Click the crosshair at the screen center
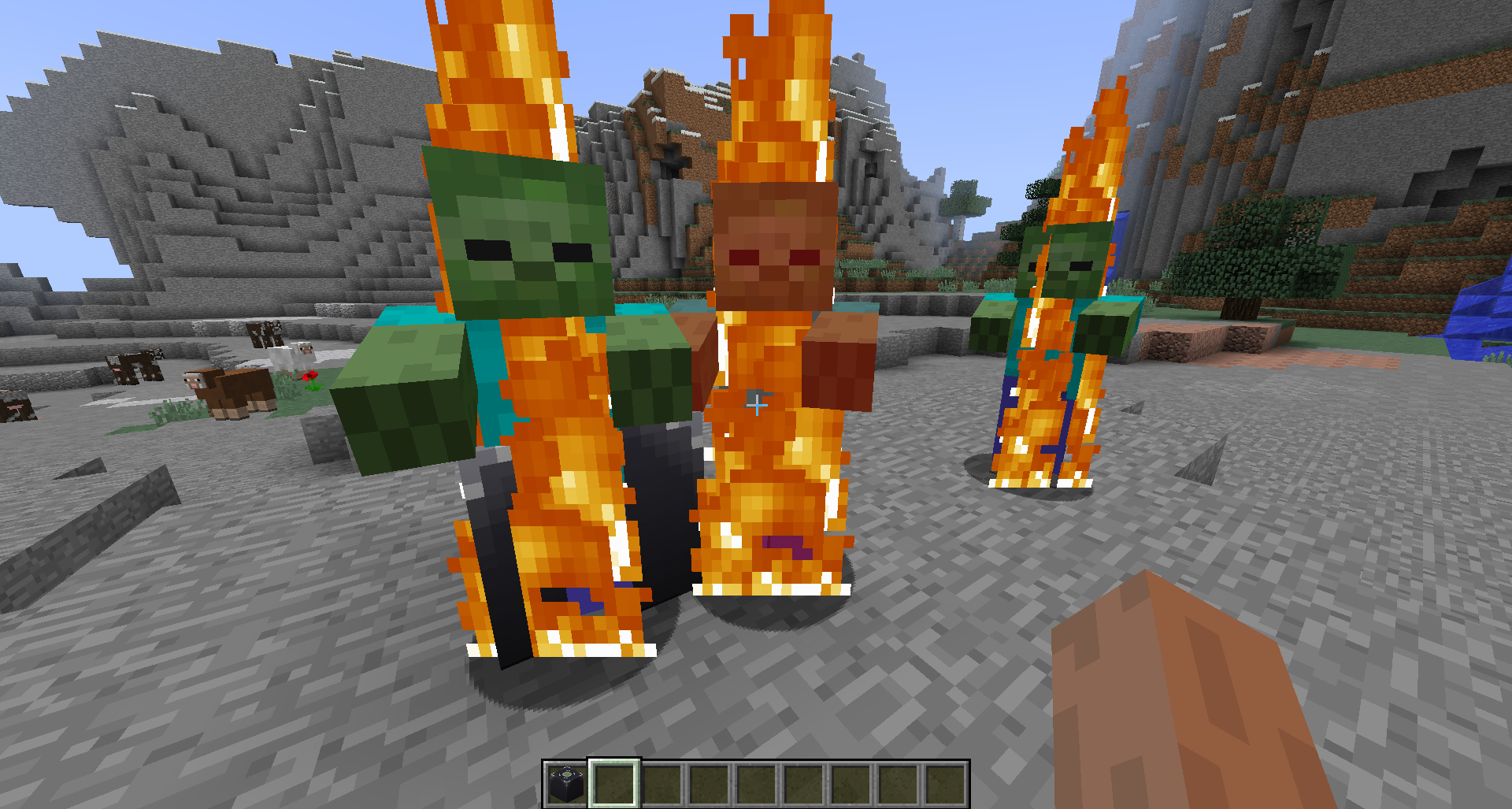This screenshot has height=809, width=1512. pyautogui.click(x=756, y=405)
